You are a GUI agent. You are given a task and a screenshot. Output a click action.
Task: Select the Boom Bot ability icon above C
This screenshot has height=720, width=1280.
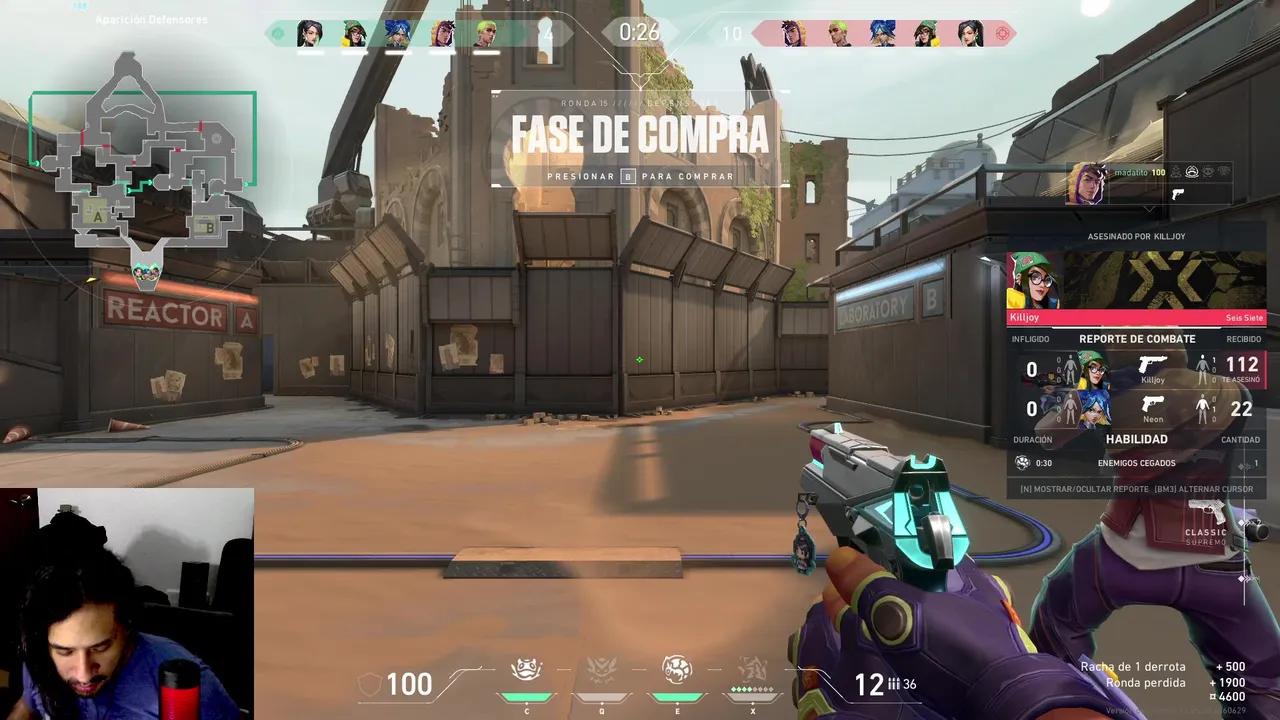527,667
